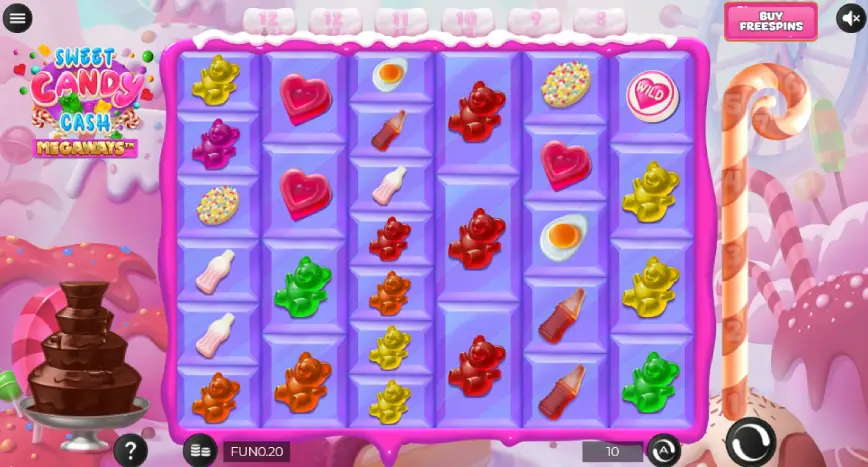Click the Buy Freespins button
This screenshot has height=467, width=868.
click(769, 21)
